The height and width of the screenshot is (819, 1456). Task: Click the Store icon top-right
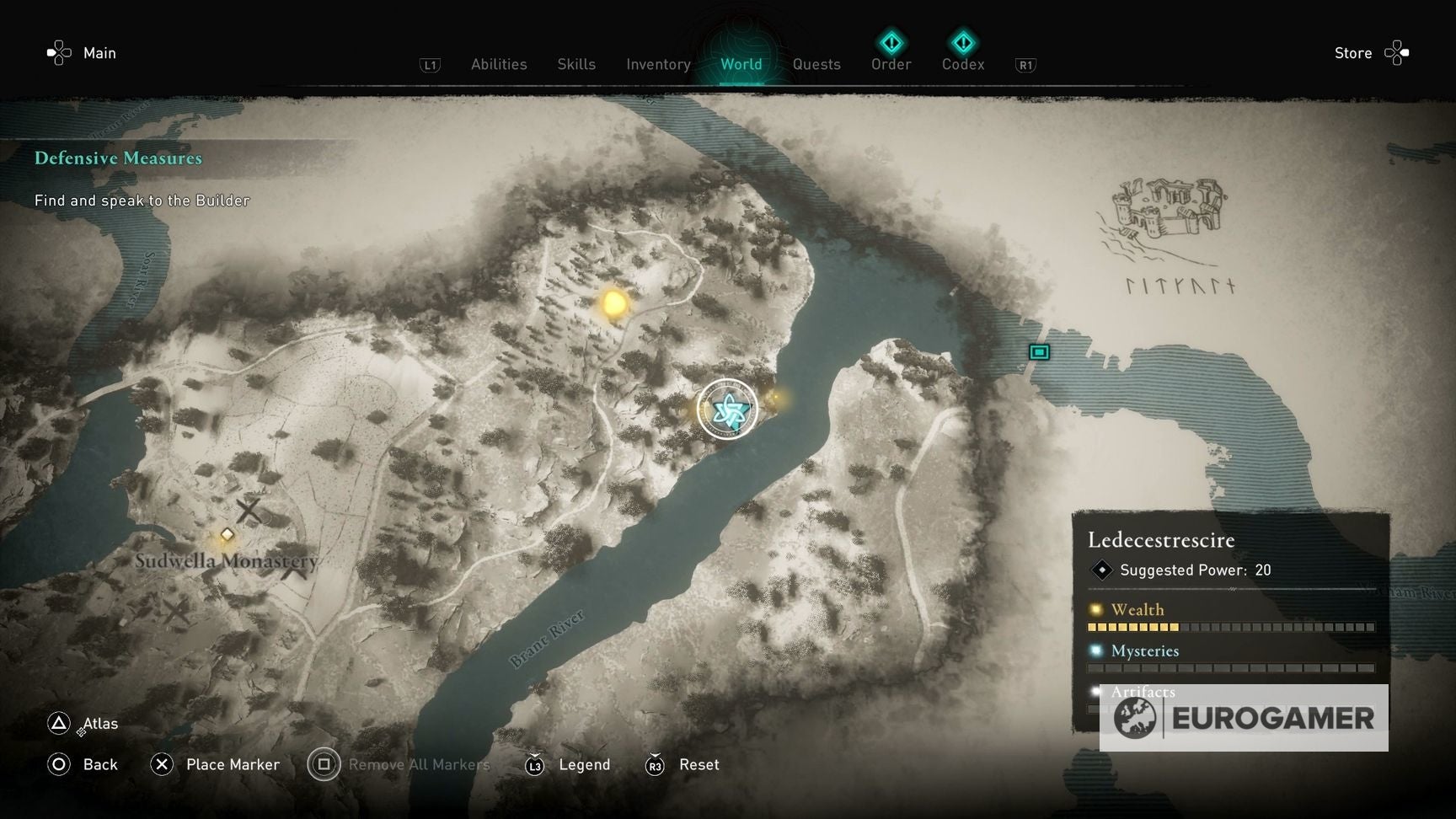point(1396,52)
